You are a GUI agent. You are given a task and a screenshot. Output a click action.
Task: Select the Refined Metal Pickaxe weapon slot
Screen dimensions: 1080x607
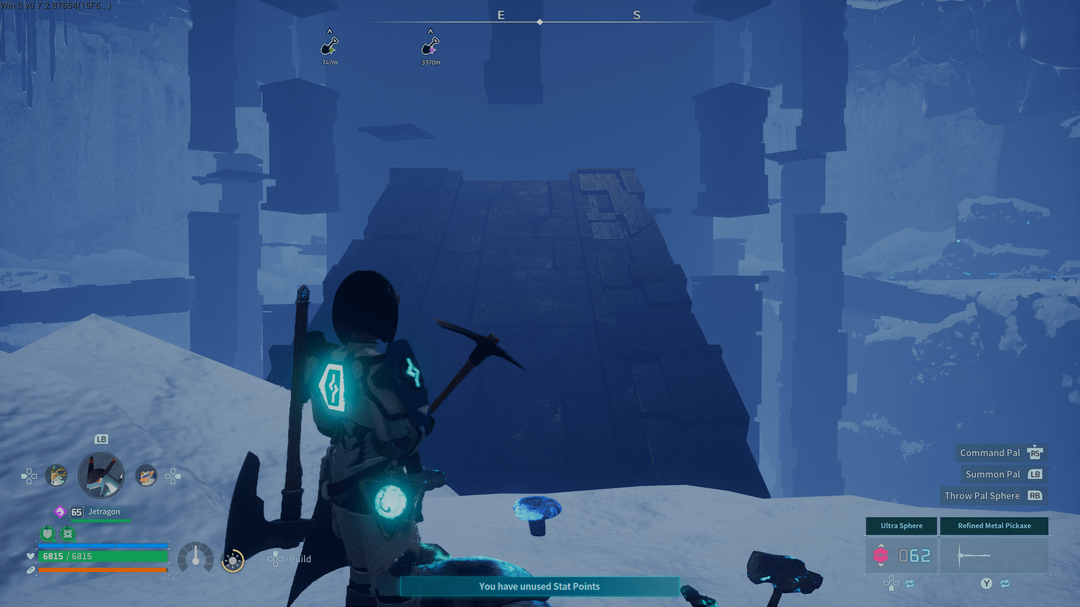tap(994, 554)
